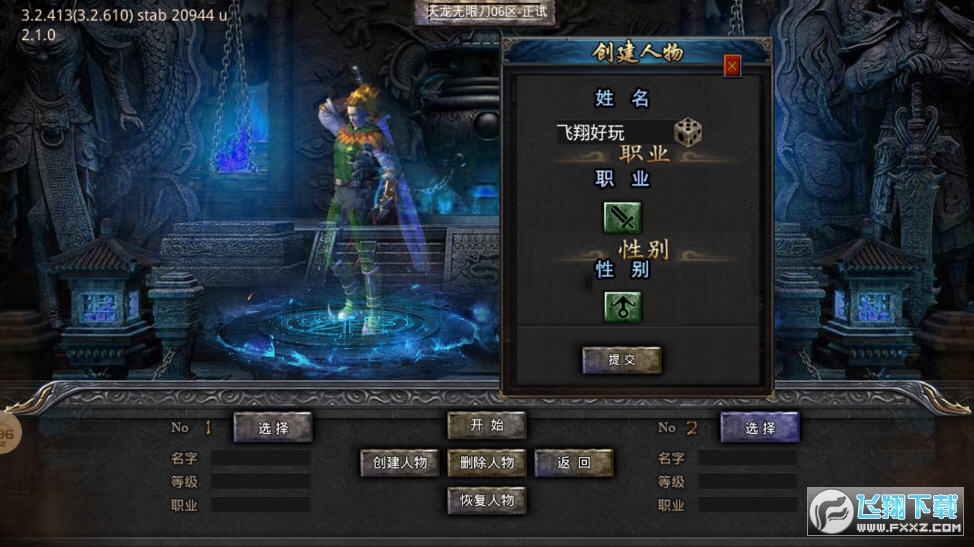Go back with the 返回 button
This screenshot has height=547, width=974.
pyautogui.click(x=573, y=462)
